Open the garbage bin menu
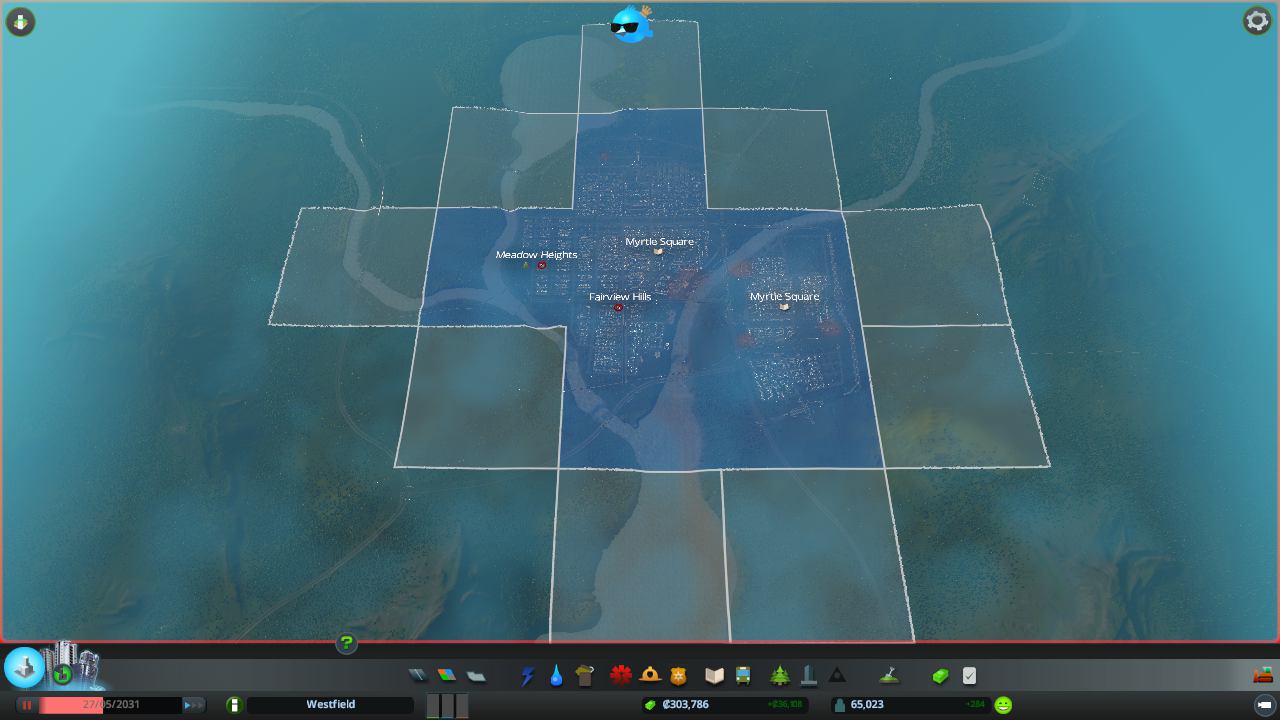The image size is (1280, 720). [x=585, y=676]
